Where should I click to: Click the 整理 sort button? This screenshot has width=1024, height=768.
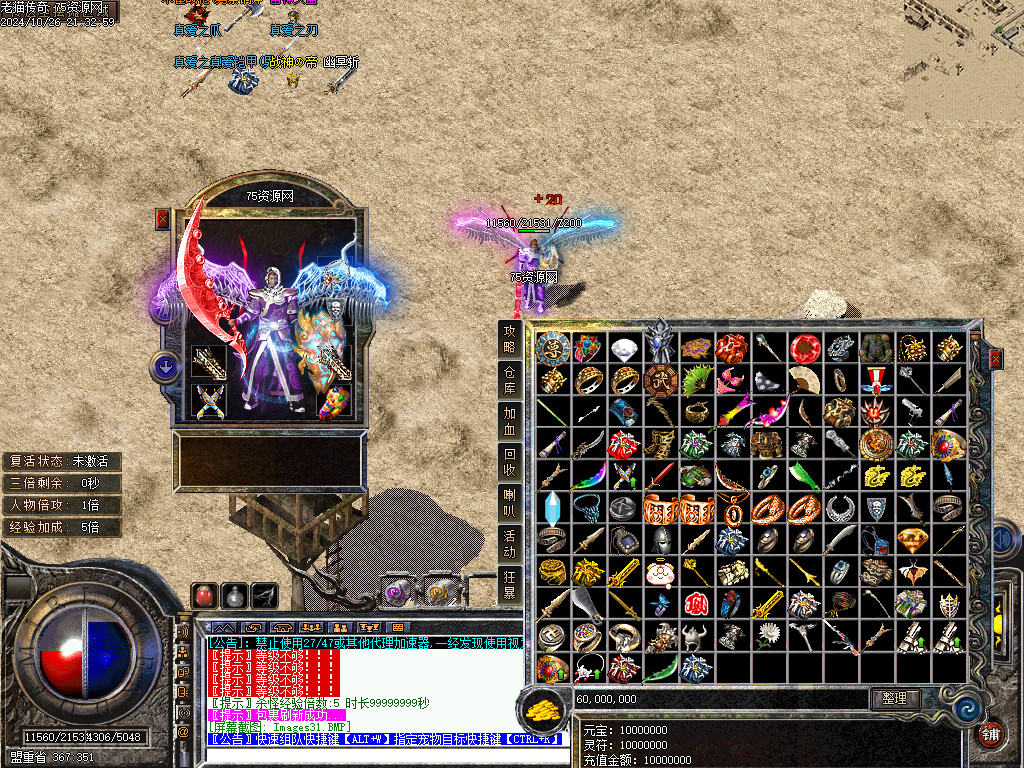895,698
